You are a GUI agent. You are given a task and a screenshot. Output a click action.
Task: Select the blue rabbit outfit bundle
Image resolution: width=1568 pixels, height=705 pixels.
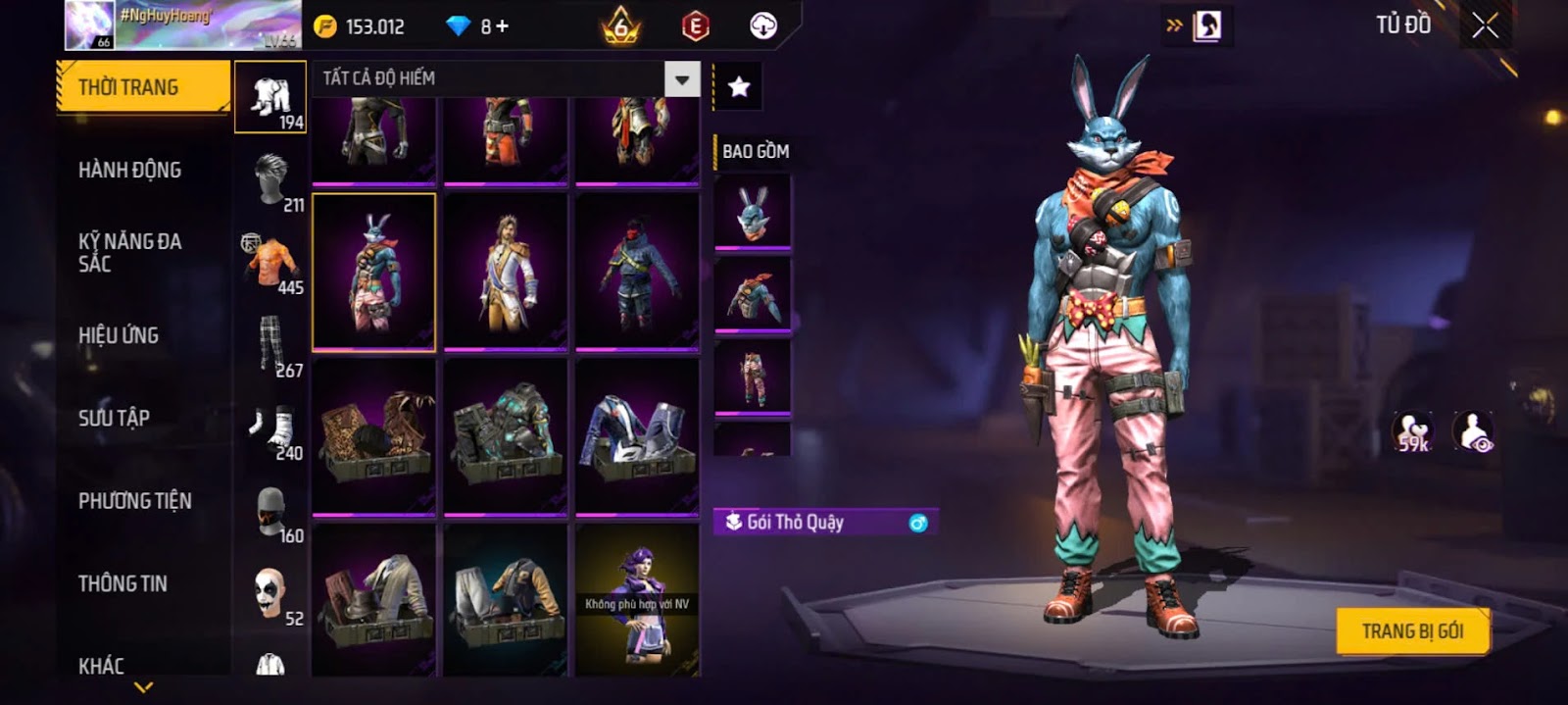coord(373,272)
